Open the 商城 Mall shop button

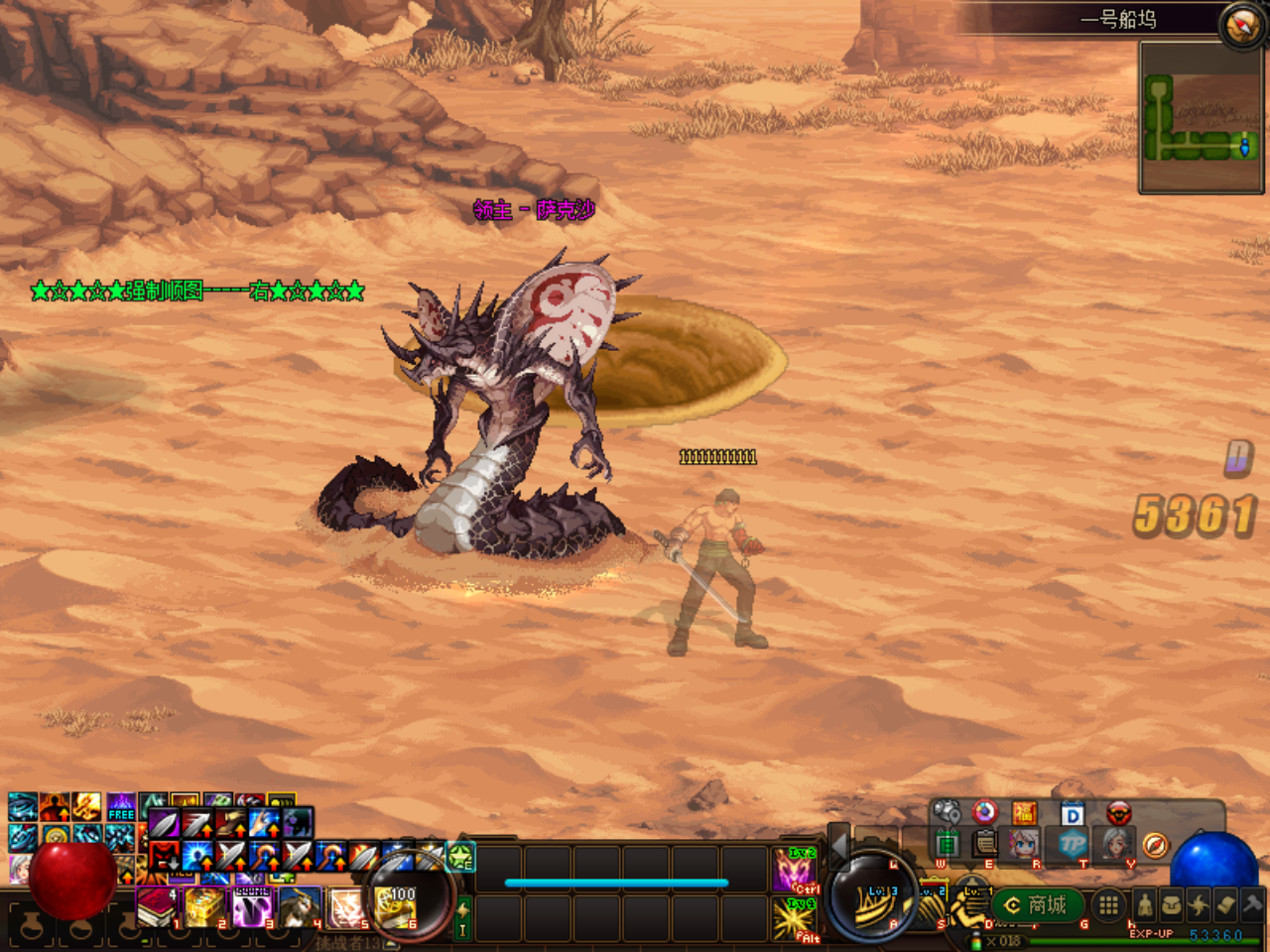[1038, 903]
